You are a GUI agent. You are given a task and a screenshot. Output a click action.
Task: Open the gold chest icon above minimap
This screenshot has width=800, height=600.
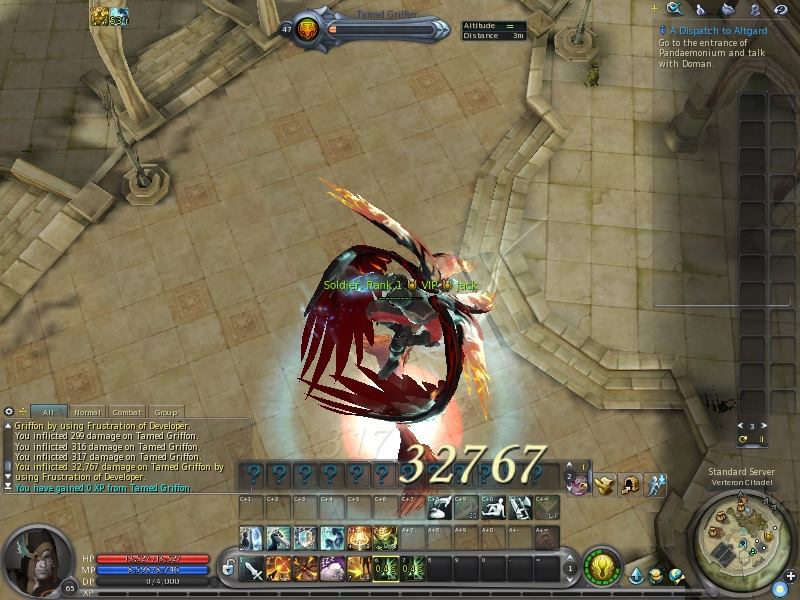pyautogui.click(x=603, y=485)
